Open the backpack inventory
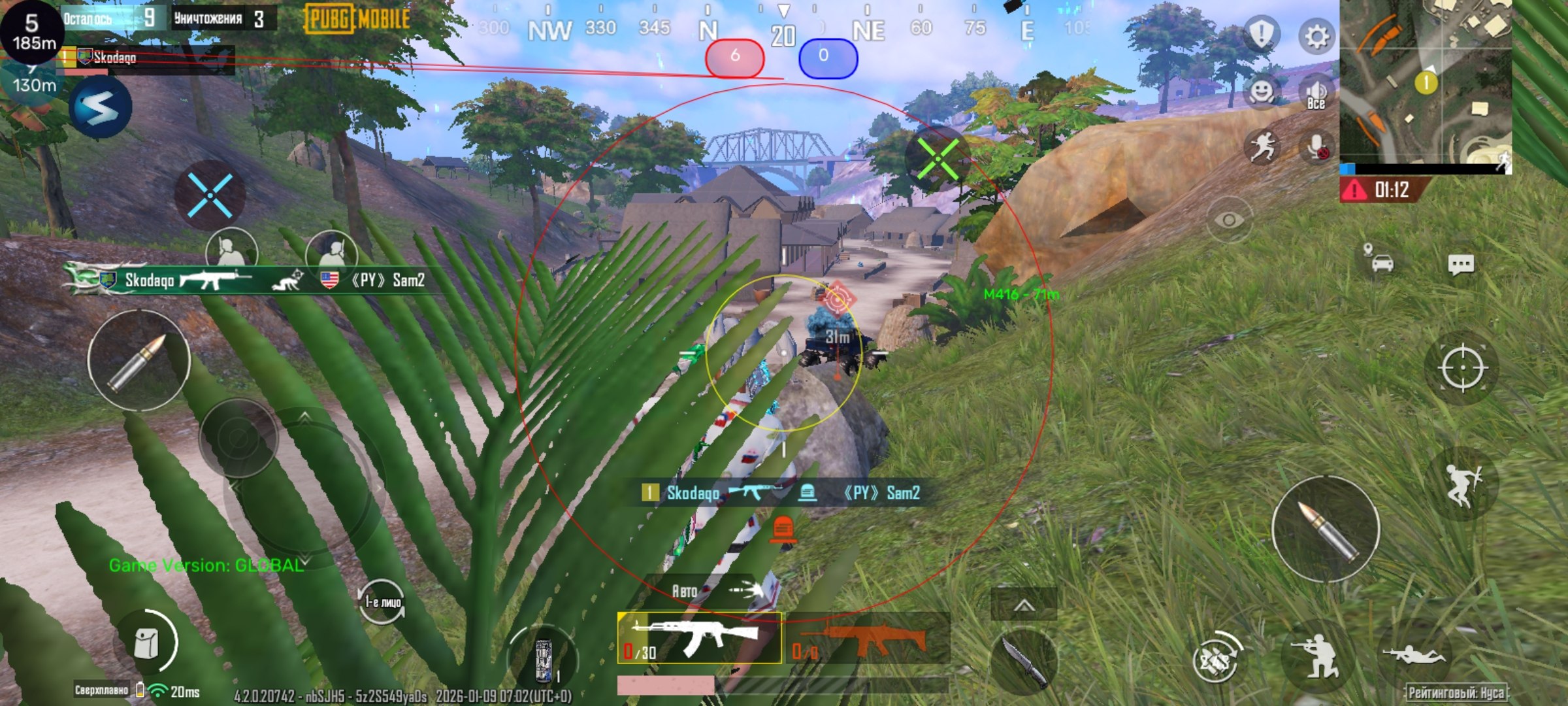Image resolution: width=1568 pixels, height=706 pixels. (x=146, y=645)
